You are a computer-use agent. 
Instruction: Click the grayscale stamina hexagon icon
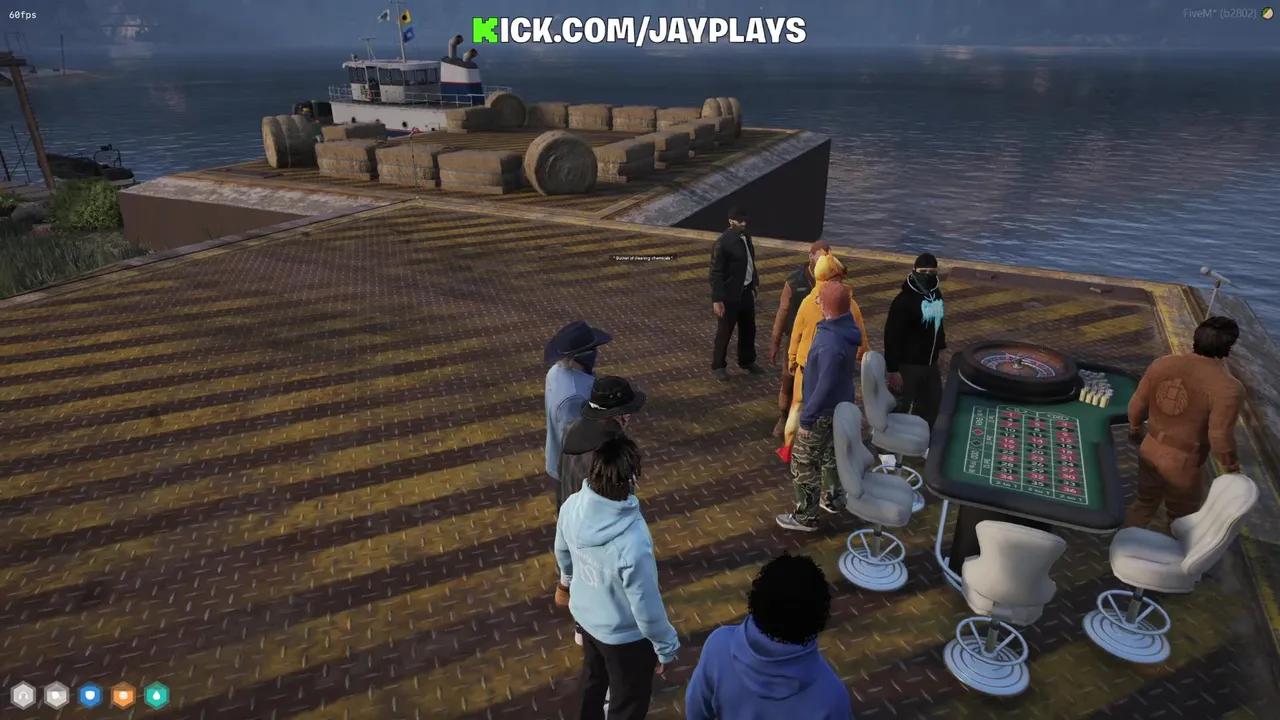coord(56,695)
